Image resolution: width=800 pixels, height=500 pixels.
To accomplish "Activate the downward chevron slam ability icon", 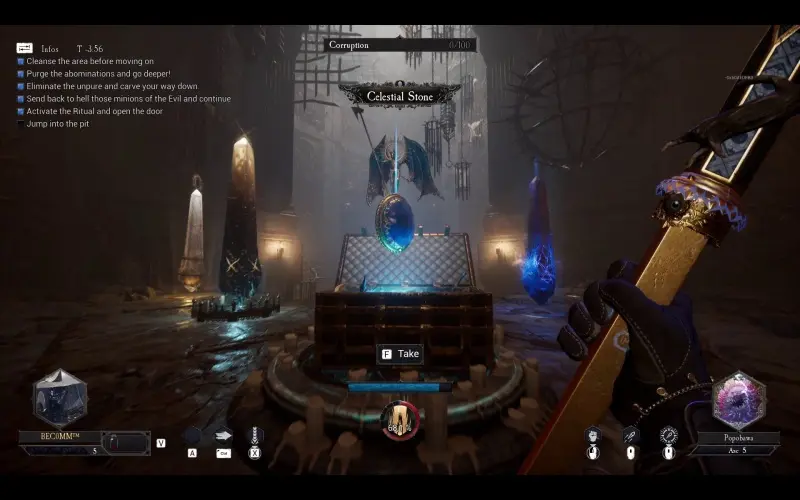I will tap(254, 436).
